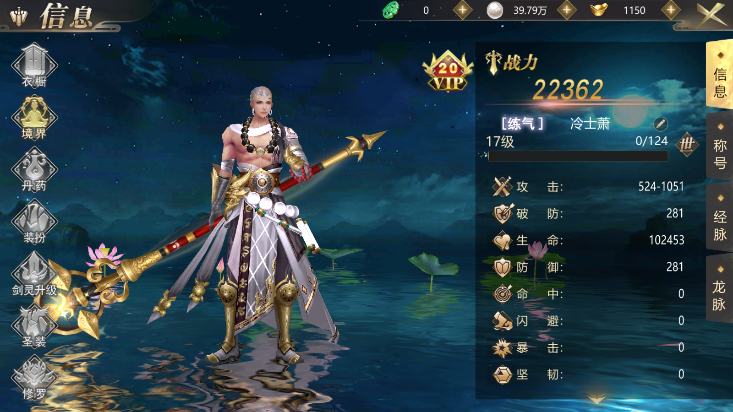Edit the character name 冷士萧
733x412 pixels.
(x=660, y=124)
